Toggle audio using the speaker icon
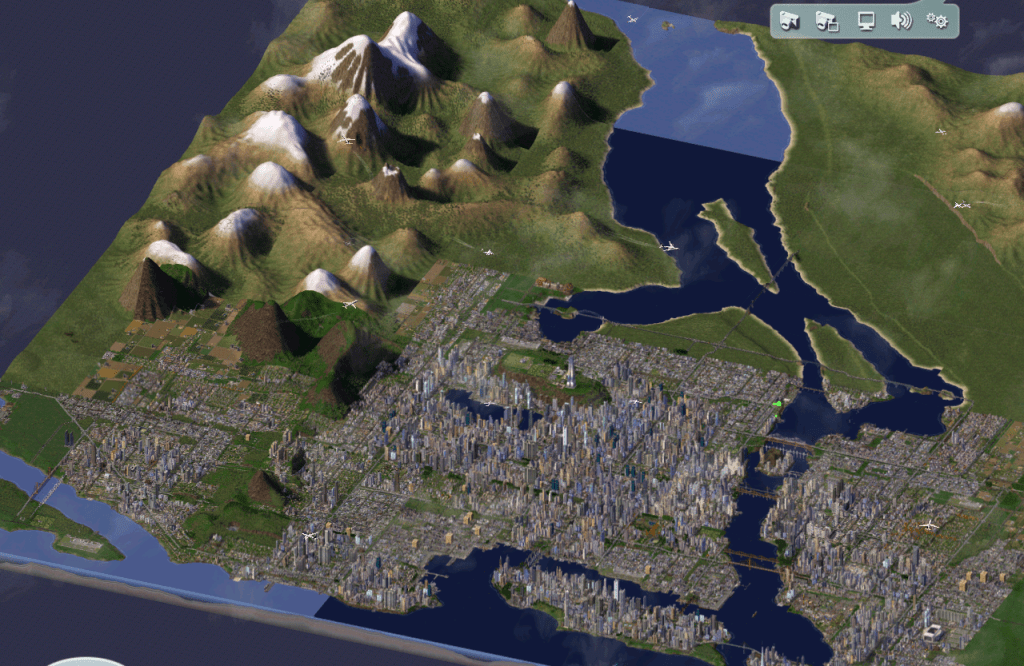 pos(901,21)
